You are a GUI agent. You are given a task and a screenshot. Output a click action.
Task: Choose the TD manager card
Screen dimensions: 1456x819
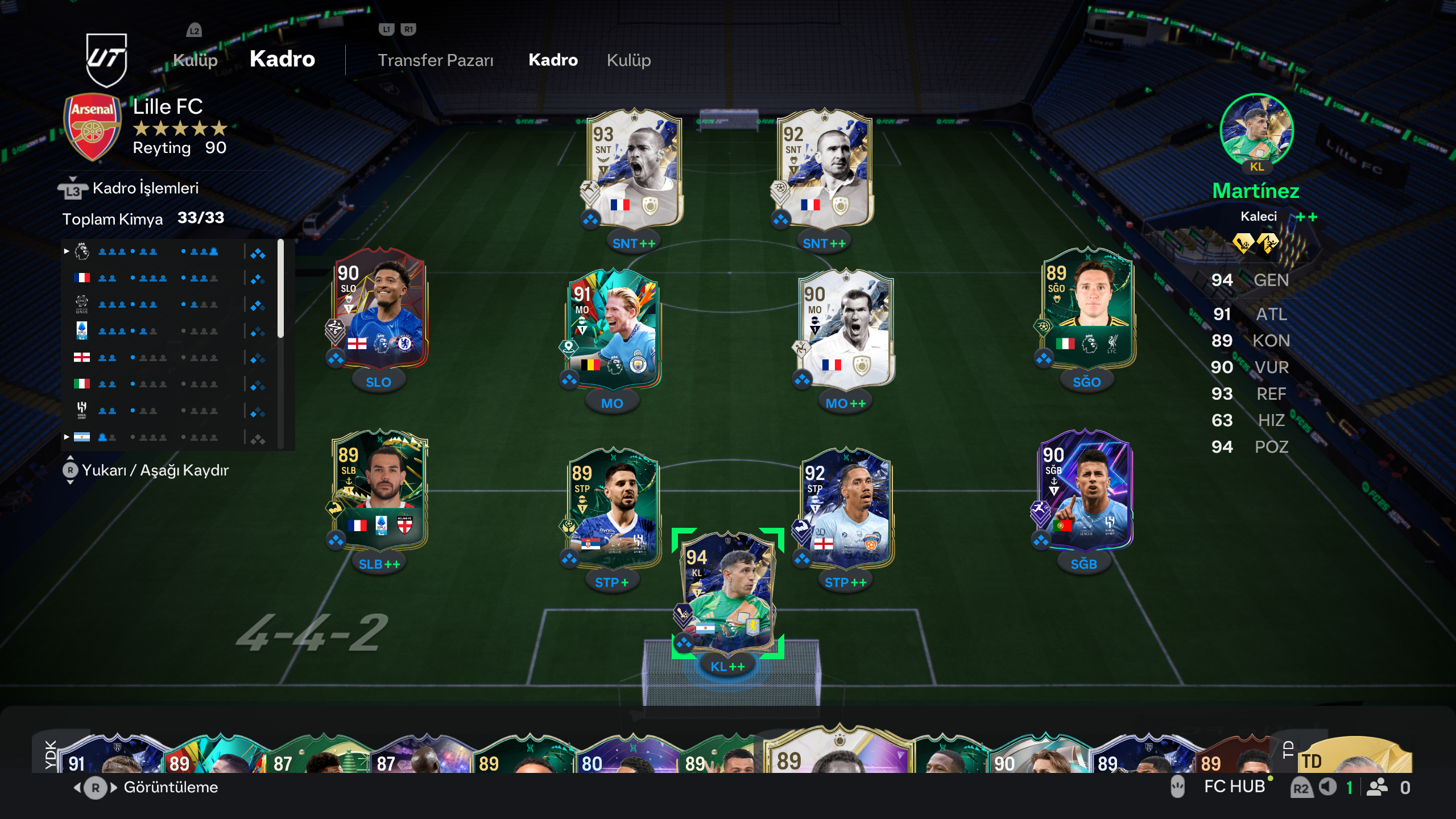(x=1354, y=756)
